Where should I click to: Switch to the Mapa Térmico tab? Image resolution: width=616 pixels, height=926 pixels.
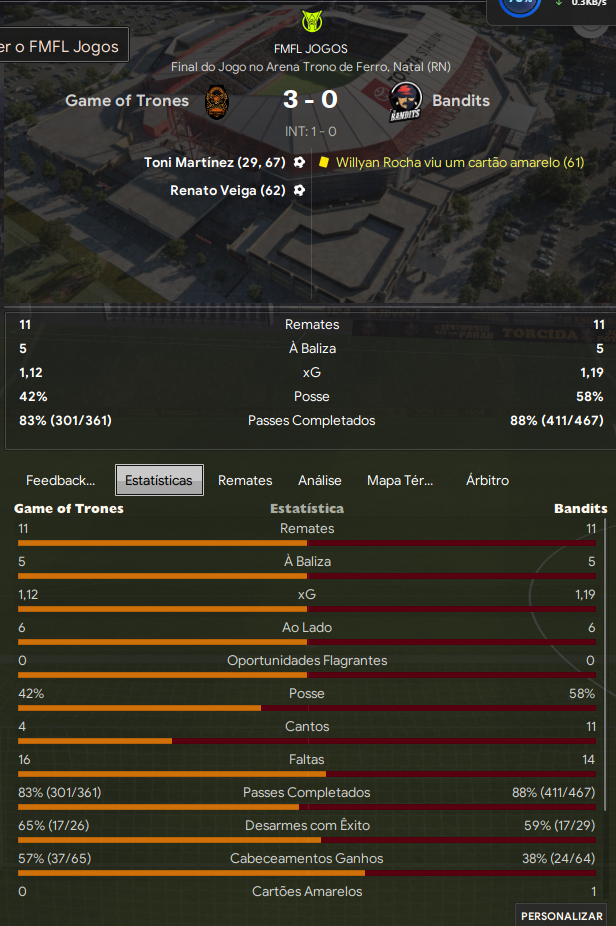tap(400, 480)
